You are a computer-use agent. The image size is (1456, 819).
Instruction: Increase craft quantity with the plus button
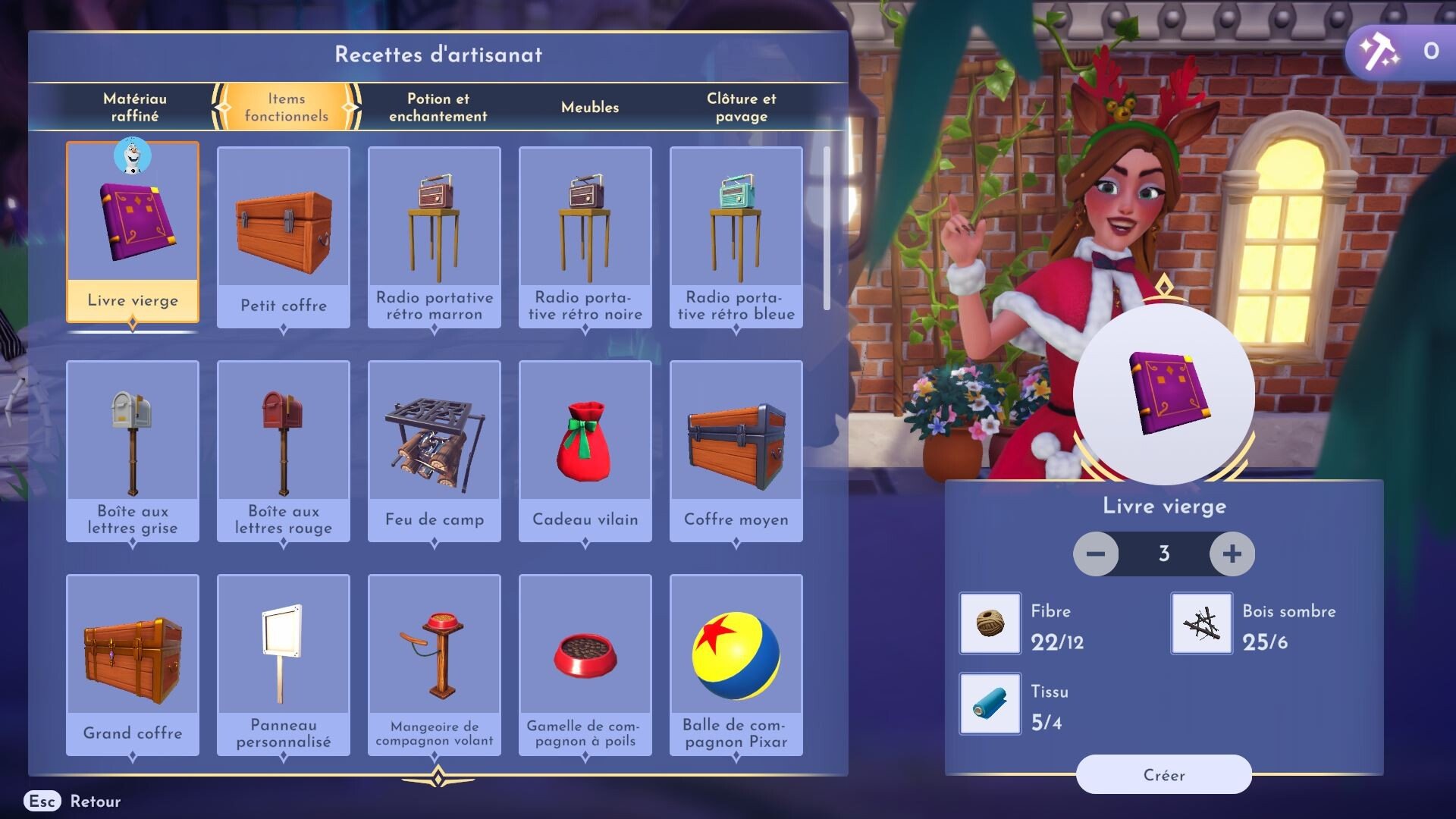coord(1232,554)
